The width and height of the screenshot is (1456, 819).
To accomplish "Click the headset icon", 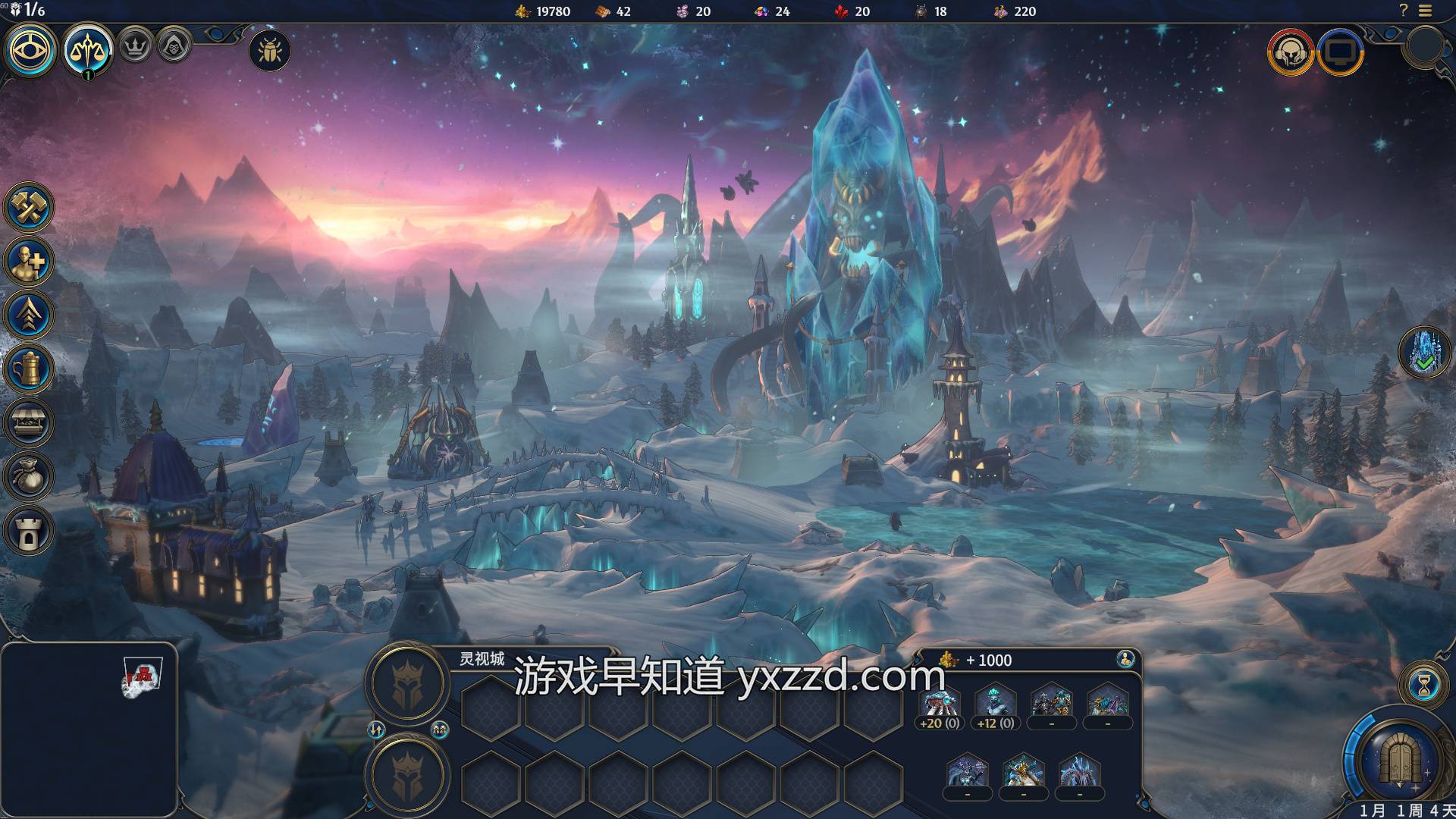I will click(x=1290, y=52).
